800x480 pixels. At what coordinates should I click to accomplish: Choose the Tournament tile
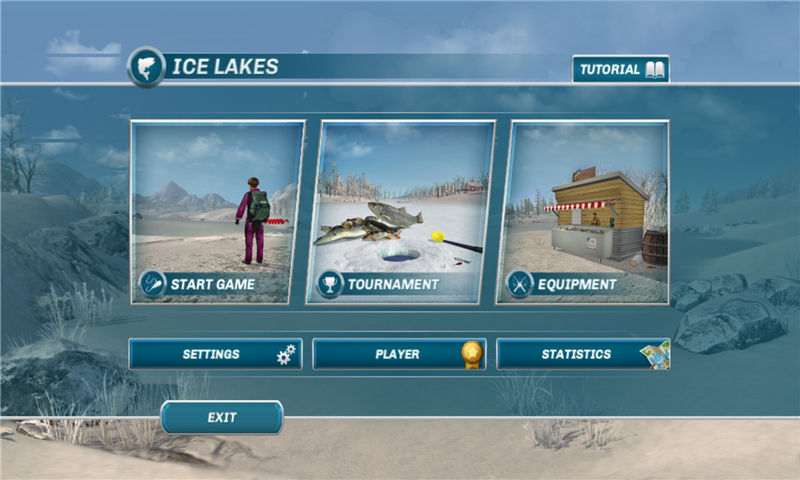[406, 213]
